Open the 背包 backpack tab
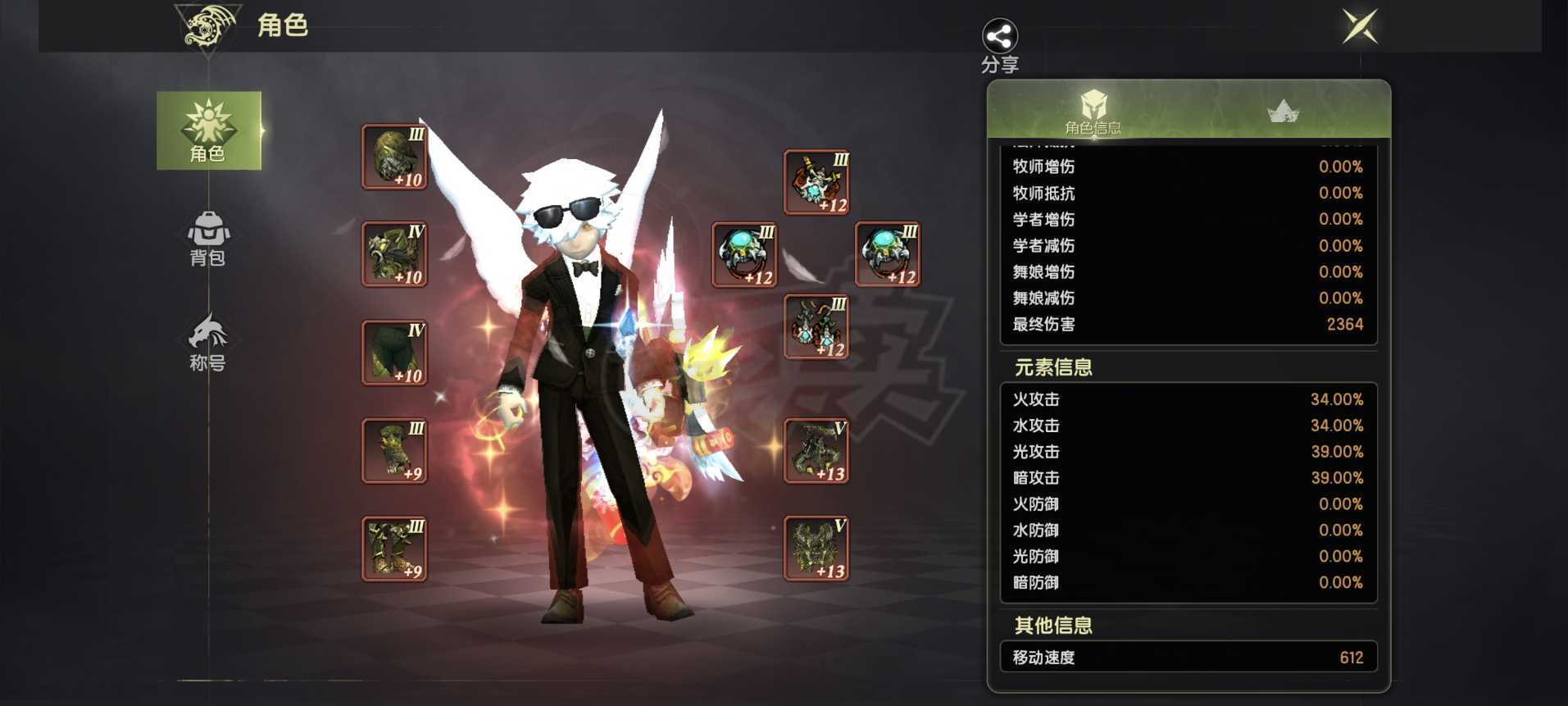The width and height of the screenshot is (1568, 706). coord(208,238)
